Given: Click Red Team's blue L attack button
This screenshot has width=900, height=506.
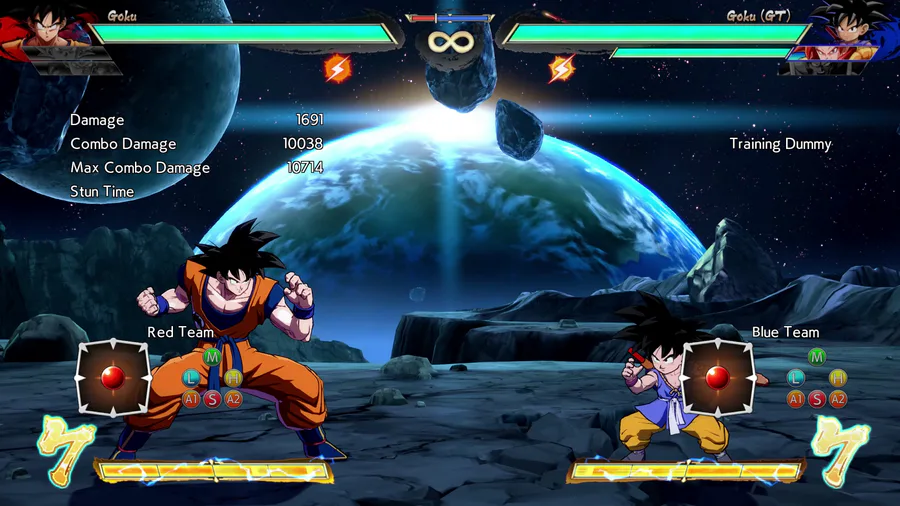Looking at the screenshot, I should pyautogui.click(x=191, y=378).
